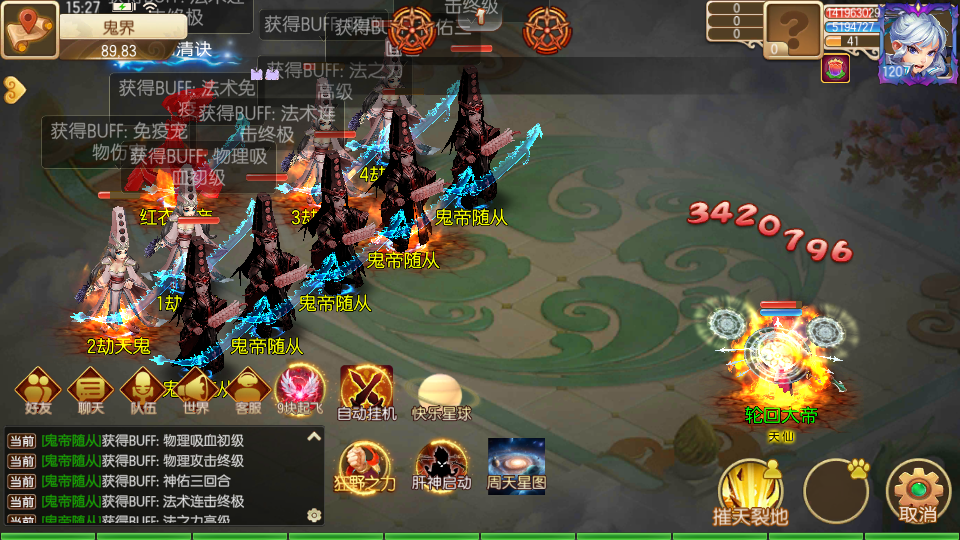The image size is (960, 540).
Task: Open chat log settings gear
Action: (x=314, y=515)
